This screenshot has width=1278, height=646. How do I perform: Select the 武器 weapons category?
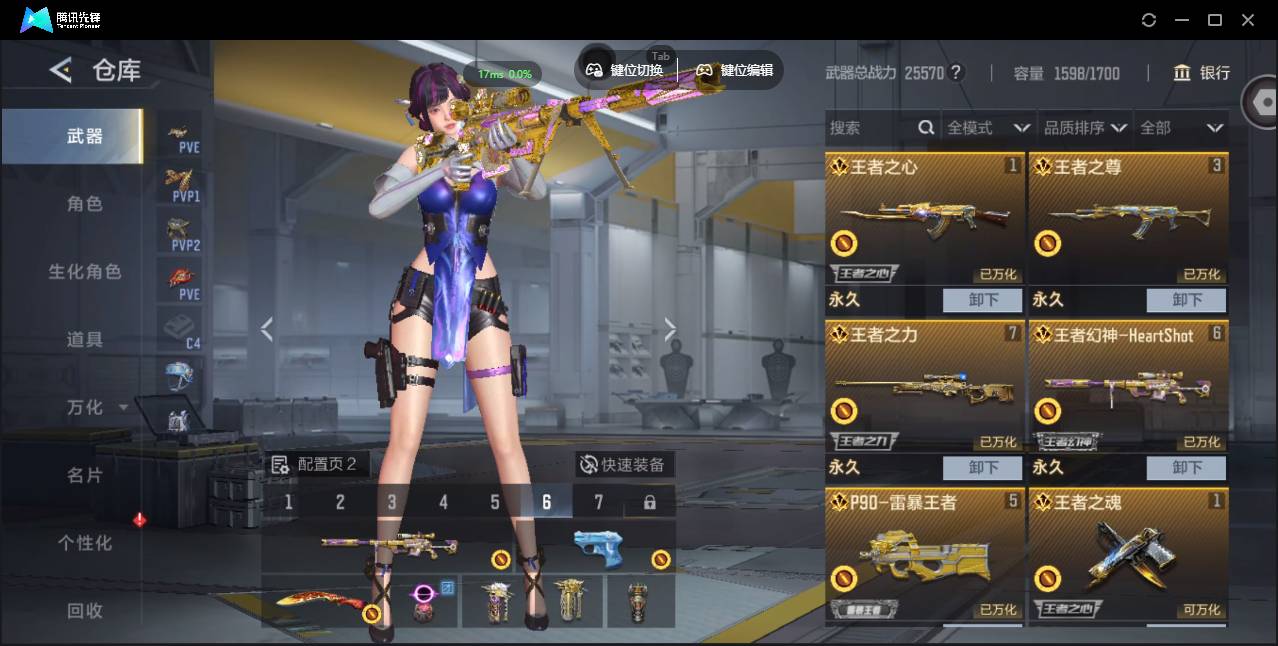click(84, 136)
